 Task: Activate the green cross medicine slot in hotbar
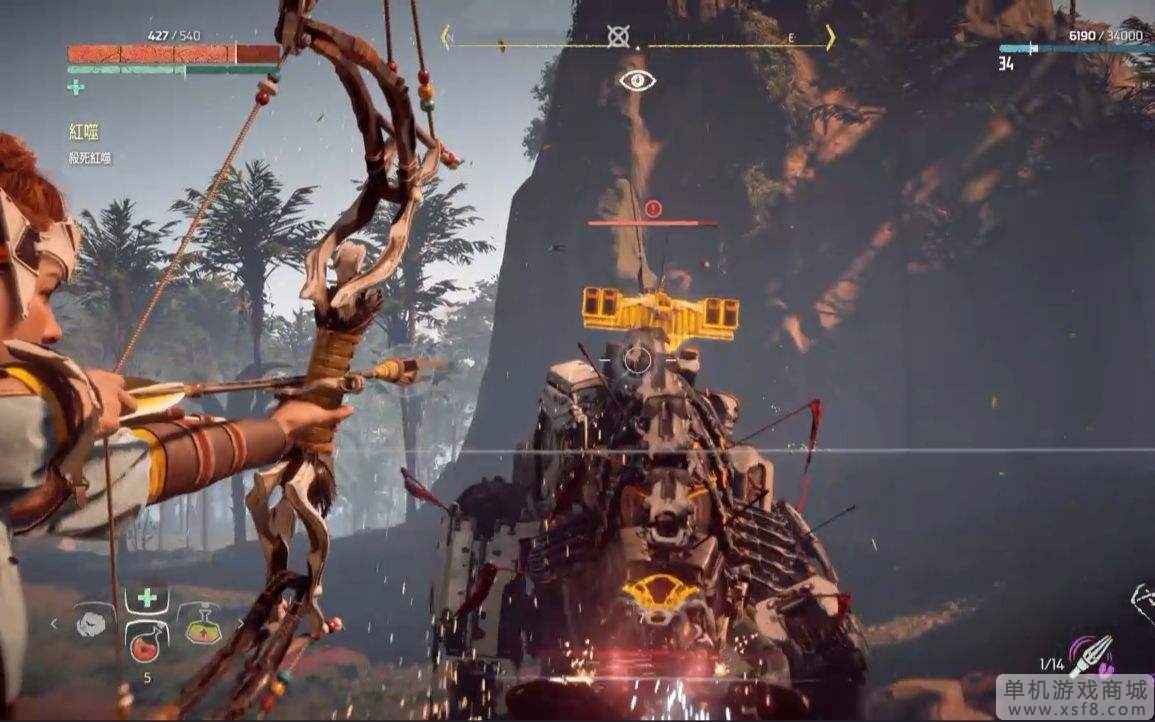pos(147,598)
